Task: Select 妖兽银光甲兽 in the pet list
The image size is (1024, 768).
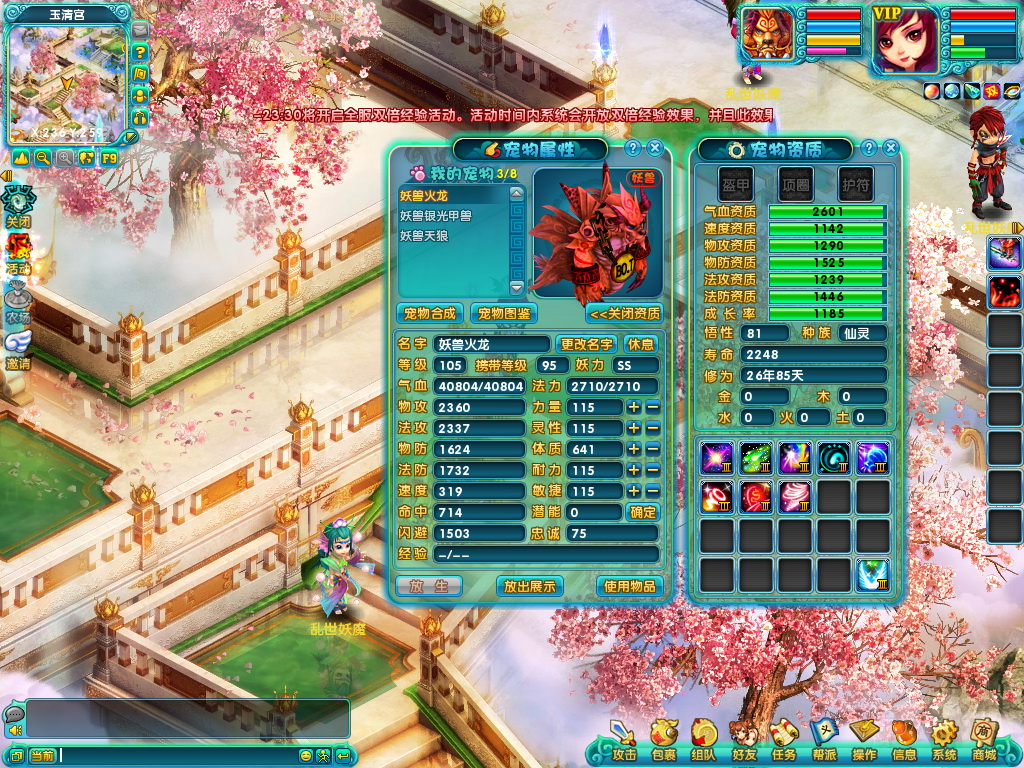Action: pos(436,215)
